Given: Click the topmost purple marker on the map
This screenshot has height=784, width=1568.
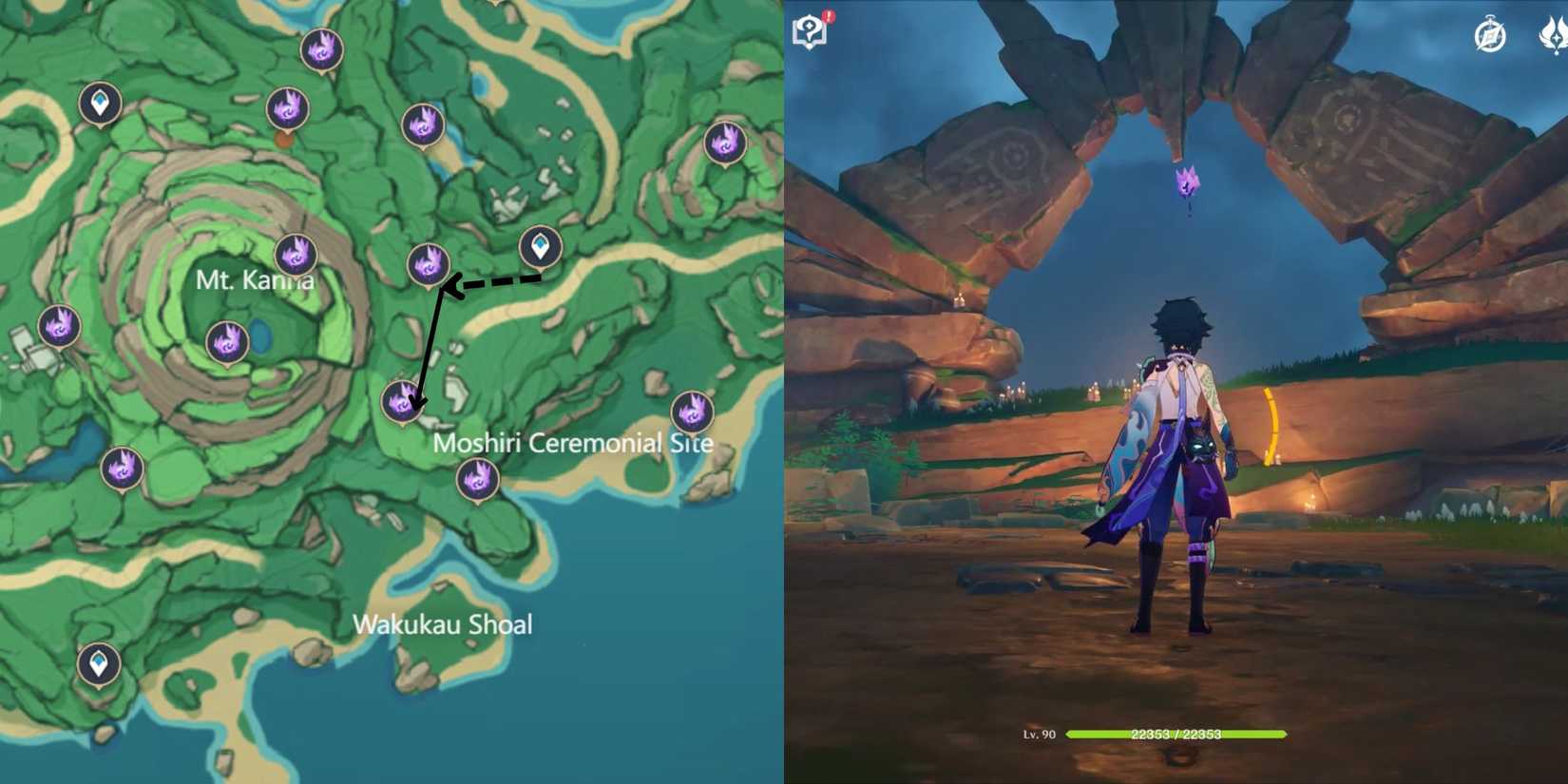Looking at the screenshot, I should [320, 49].
